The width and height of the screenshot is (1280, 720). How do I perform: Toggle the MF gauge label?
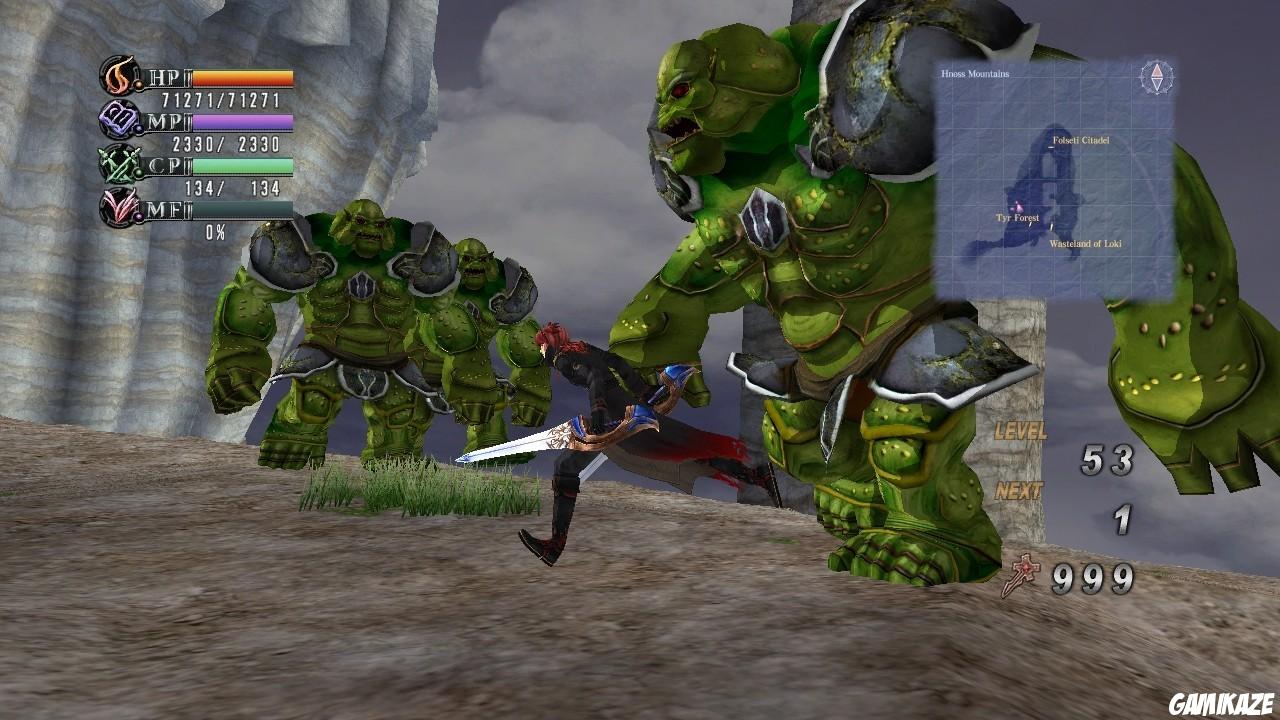(x=164, y=207)
